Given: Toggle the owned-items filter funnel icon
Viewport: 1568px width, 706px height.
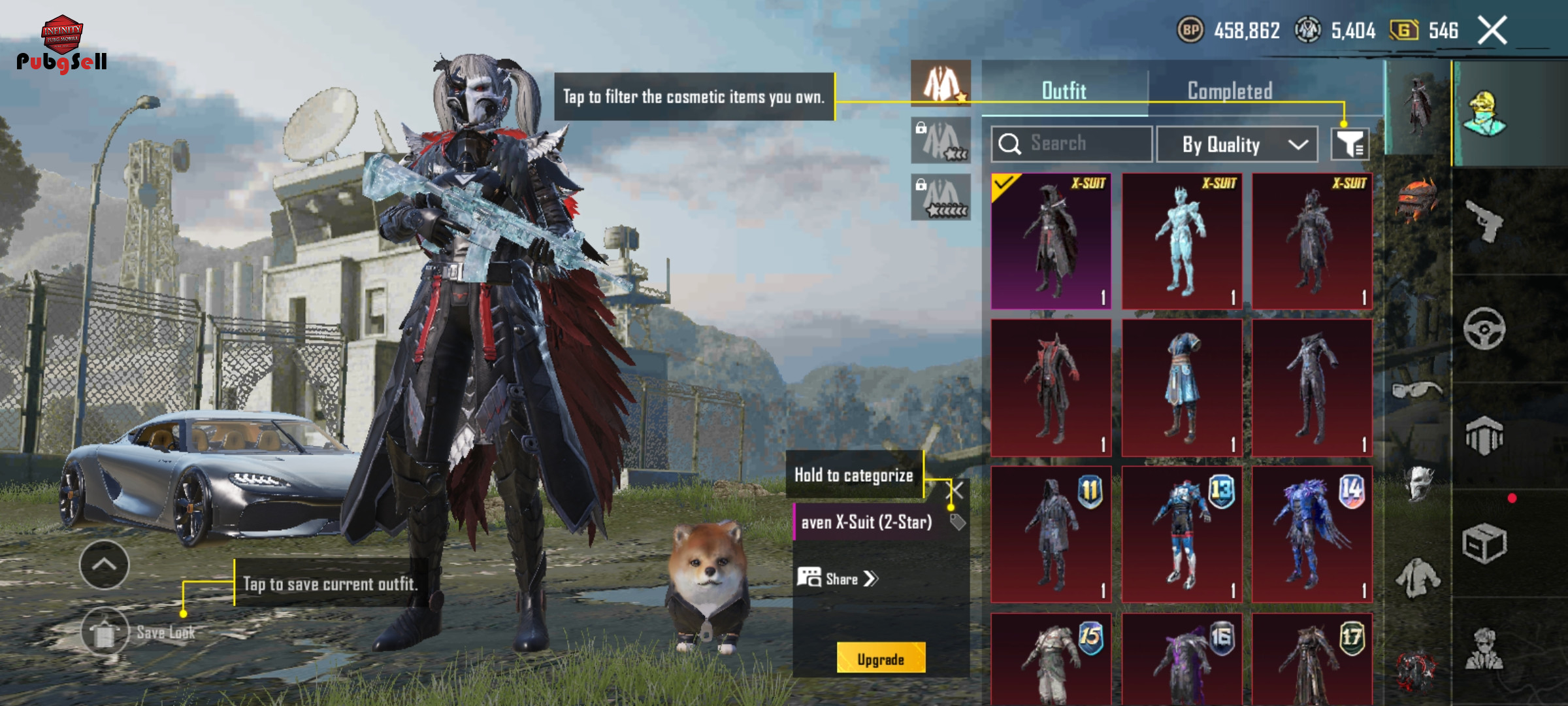Looking at the screenshot, I should (1350, 144).
